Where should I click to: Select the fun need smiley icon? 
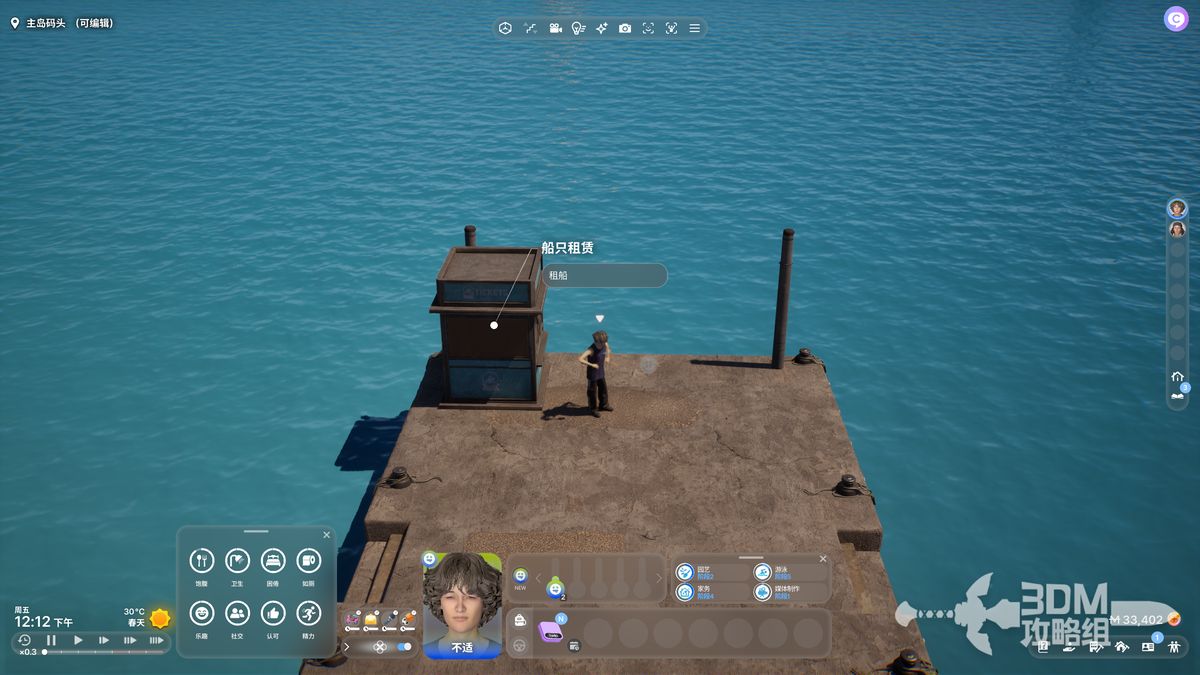pyautogui.click(x=202, y=613)
